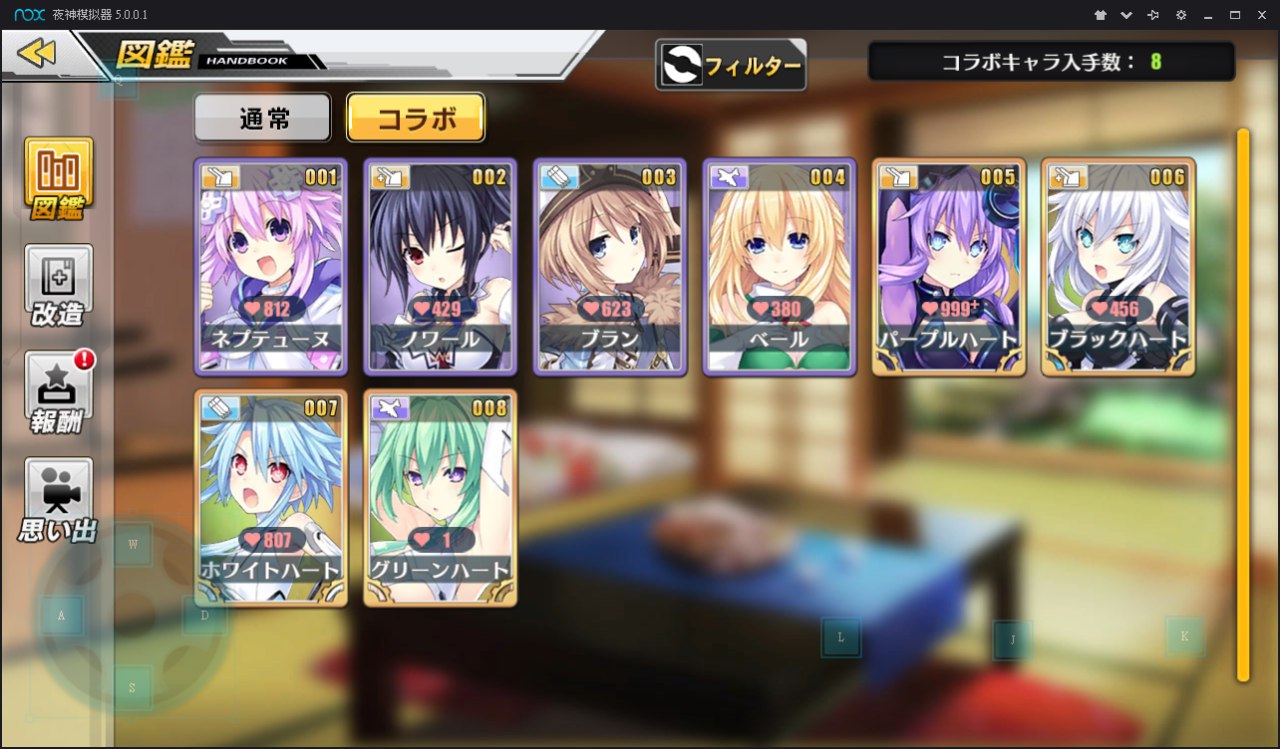
Task: Open the ブラックハート card
Action: pyautogui.click(x=1118, y=266)
